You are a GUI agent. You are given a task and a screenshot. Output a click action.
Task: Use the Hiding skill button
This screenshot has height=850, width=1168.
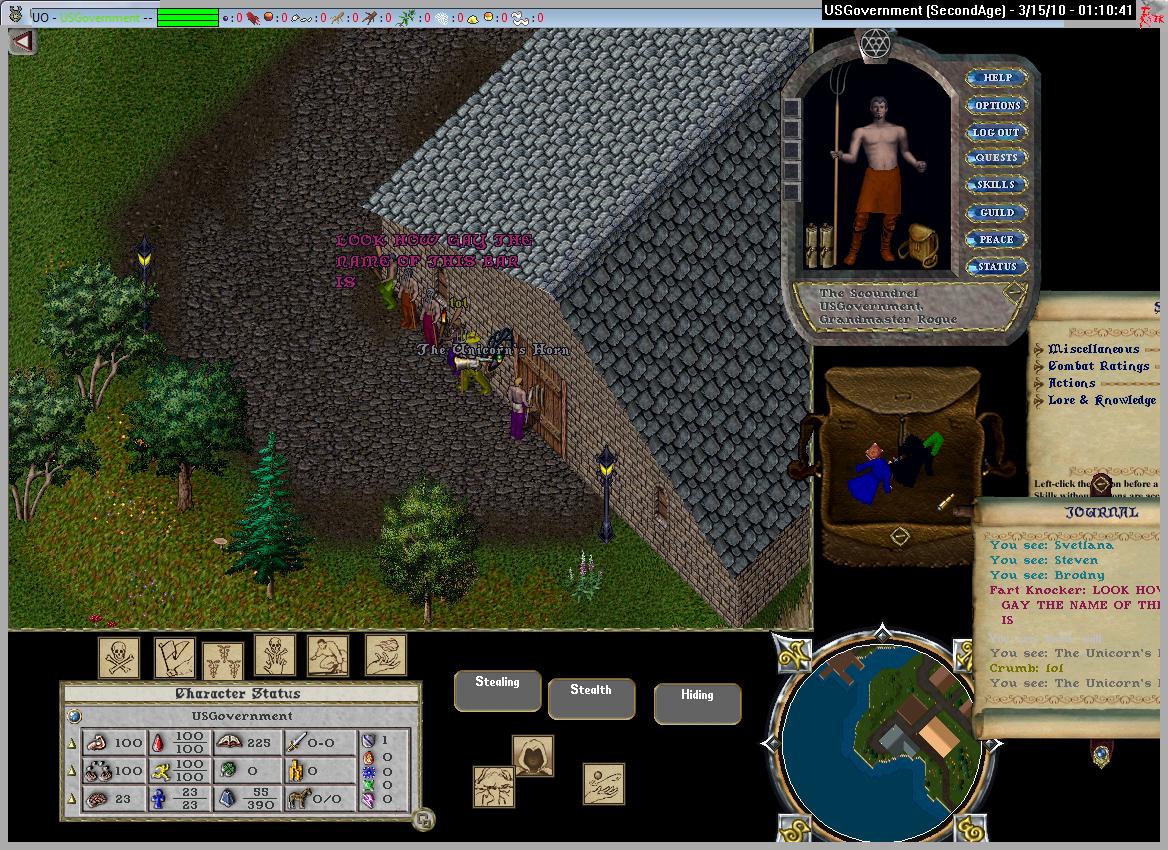697,702
